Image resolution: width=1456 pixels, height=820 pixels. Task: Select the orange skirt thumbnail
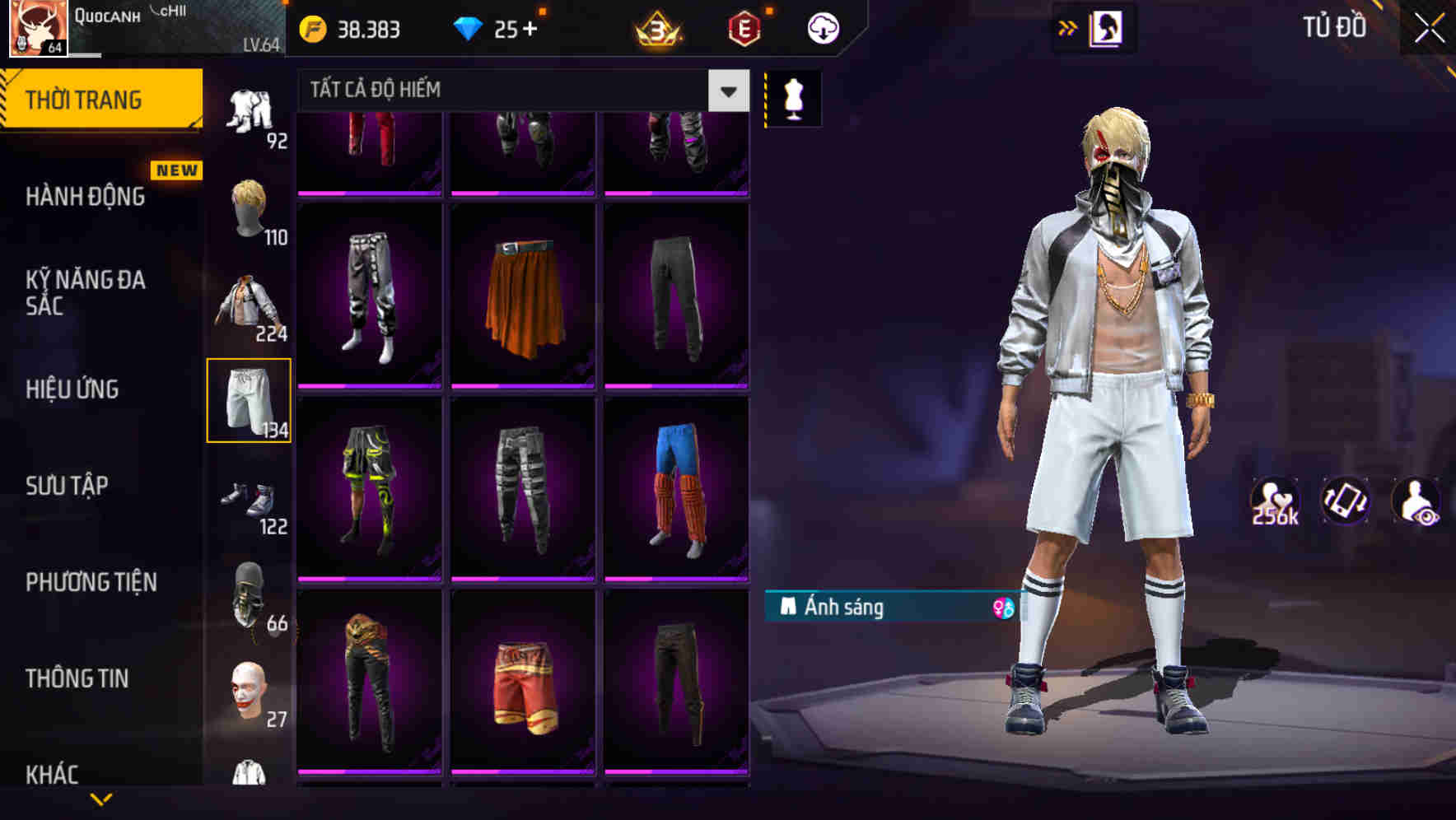pos(525,296)
